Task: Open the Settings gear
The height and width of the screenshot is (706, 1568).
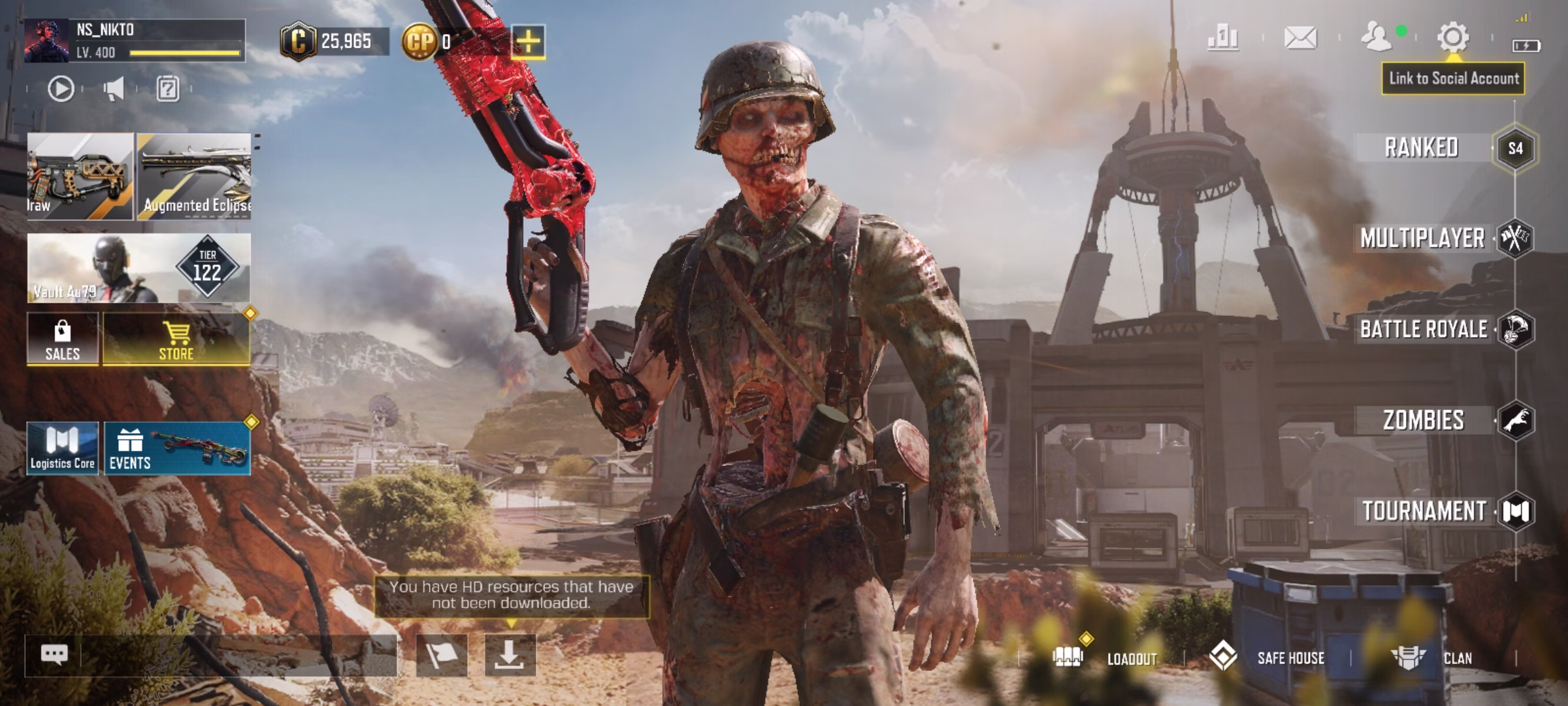Action: click(x=1453, y=38)
